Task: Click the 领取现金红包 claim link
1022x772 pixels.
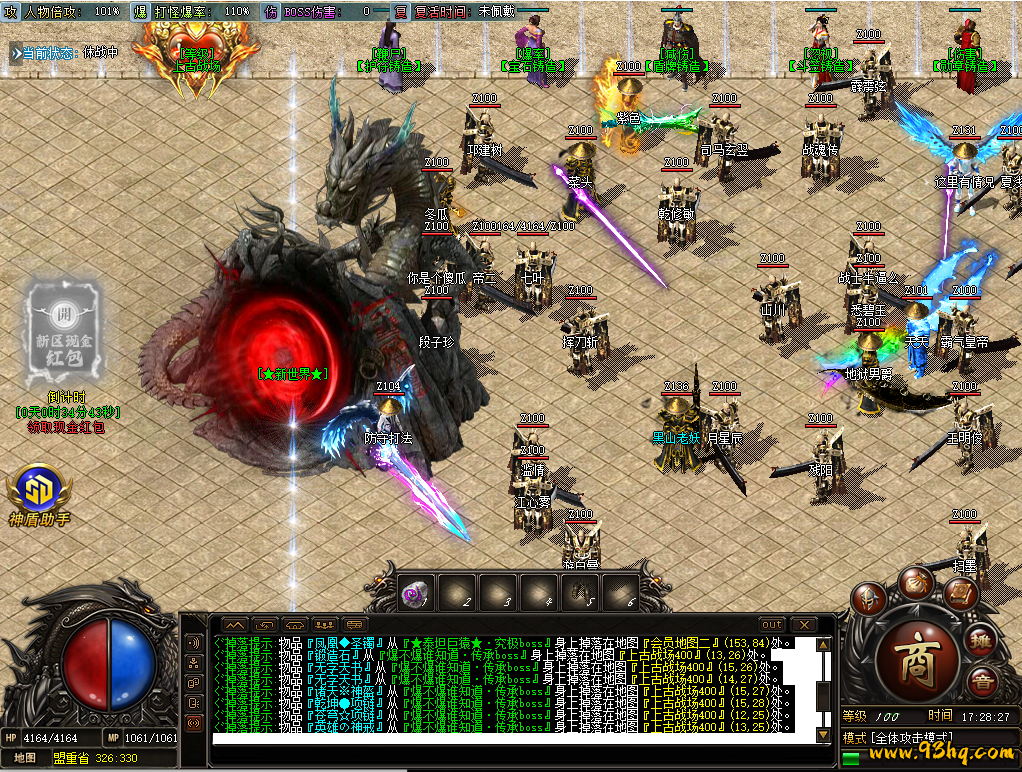Action: 65,427
